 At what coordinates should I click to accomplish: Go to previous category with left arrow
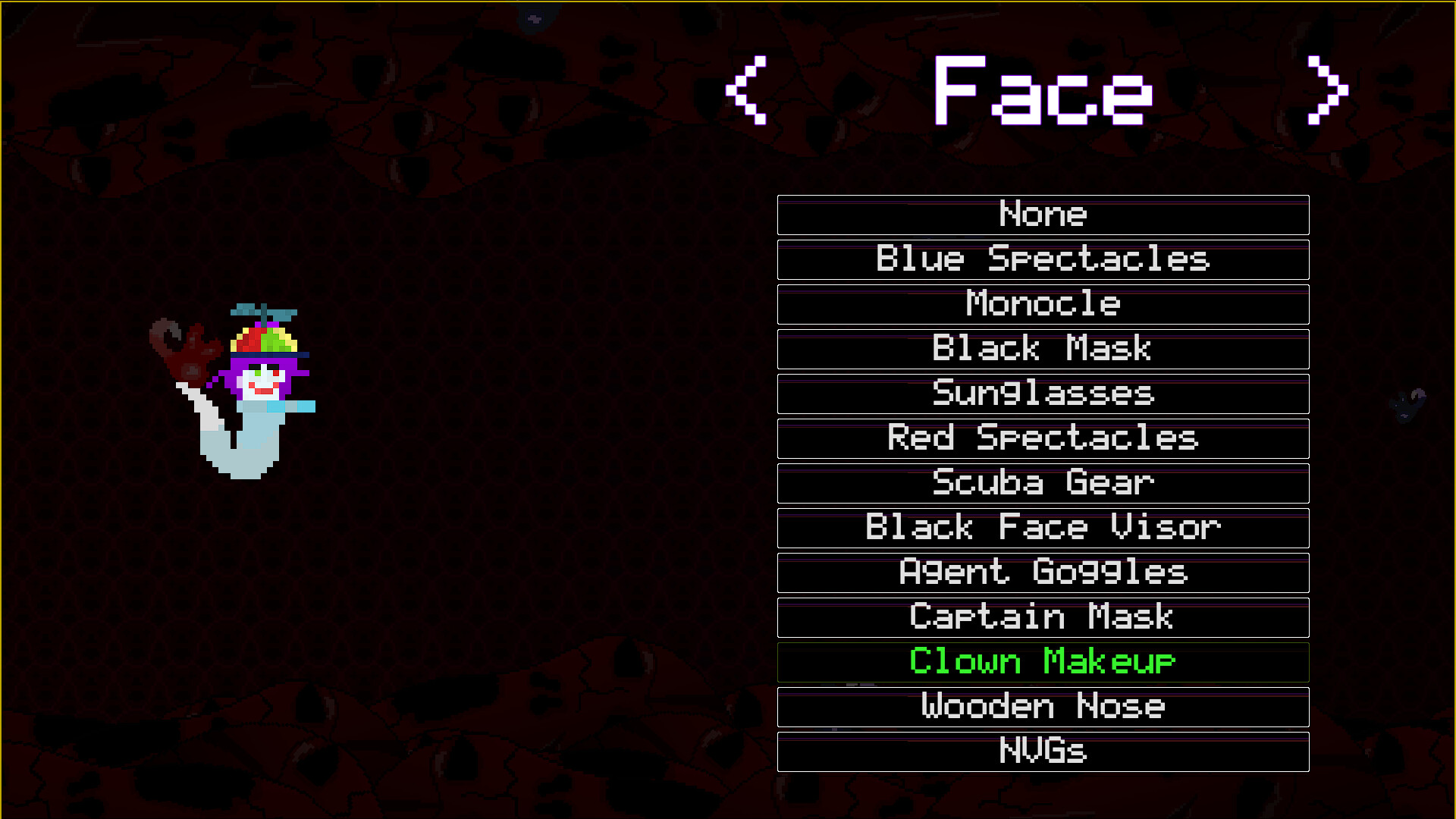(747, 91)
